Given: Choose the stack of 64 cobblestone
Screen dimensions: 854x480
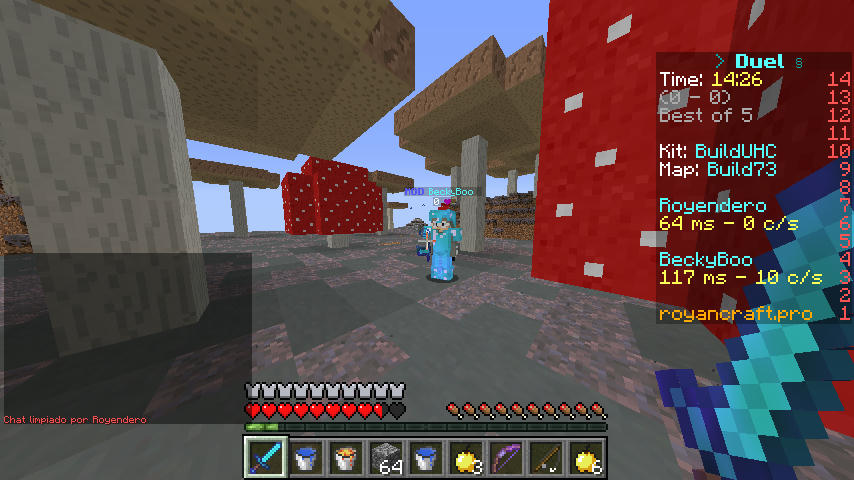Looking at the screenshot, I should [x=386, y=457].
